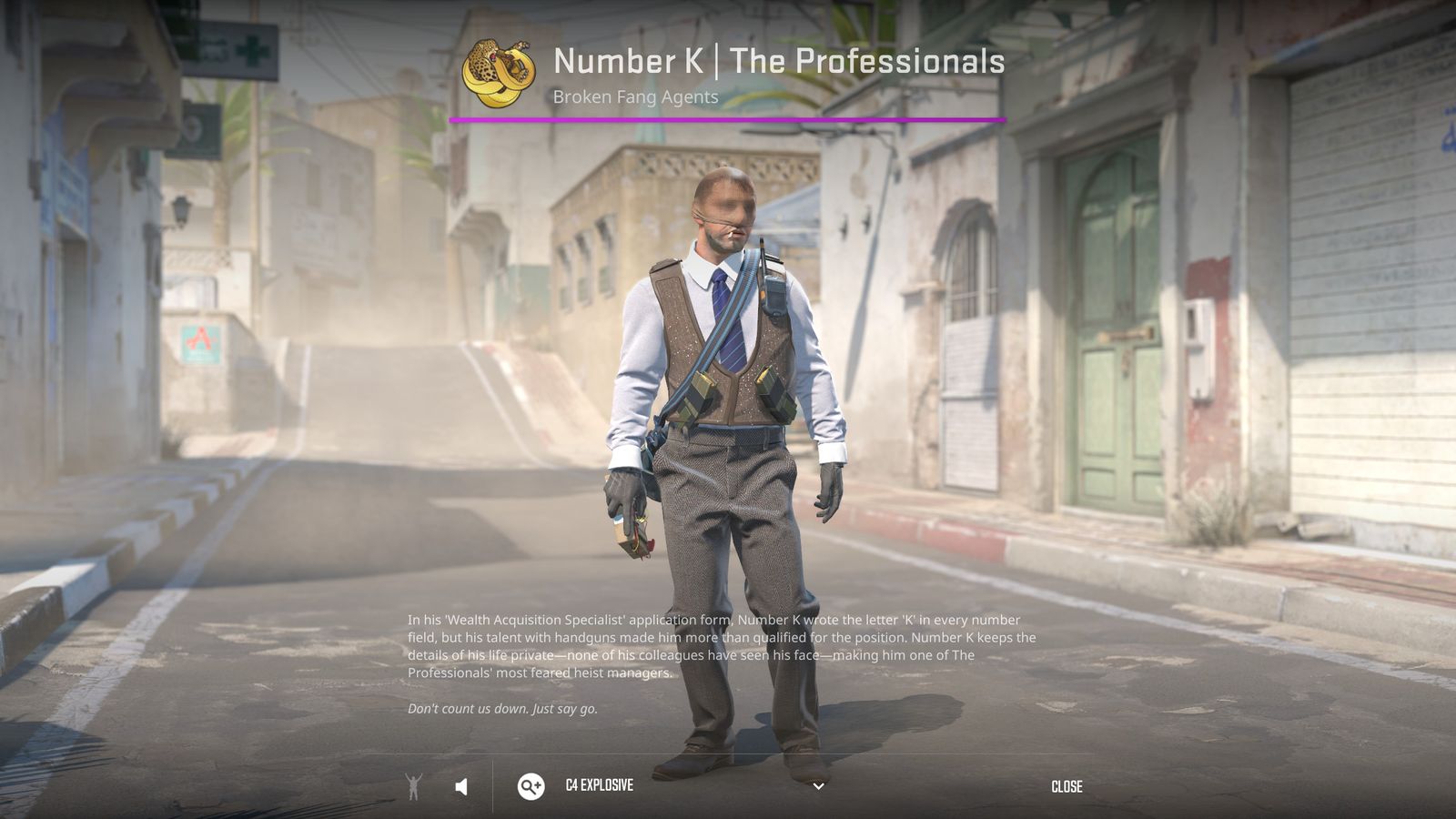
Task: Click the Broken Fang Agents leopard coin icon
Action: (x=497, y=71)
